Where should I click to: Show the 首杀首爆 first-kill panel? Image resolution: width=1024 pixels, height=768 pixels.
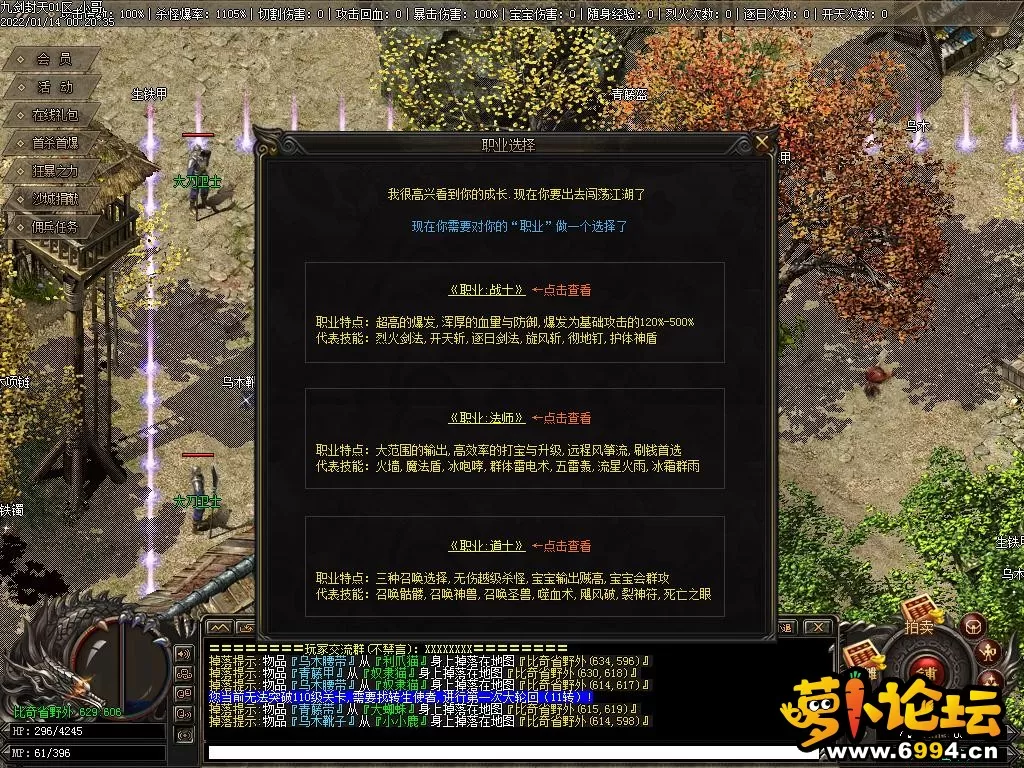pos(53,143)
